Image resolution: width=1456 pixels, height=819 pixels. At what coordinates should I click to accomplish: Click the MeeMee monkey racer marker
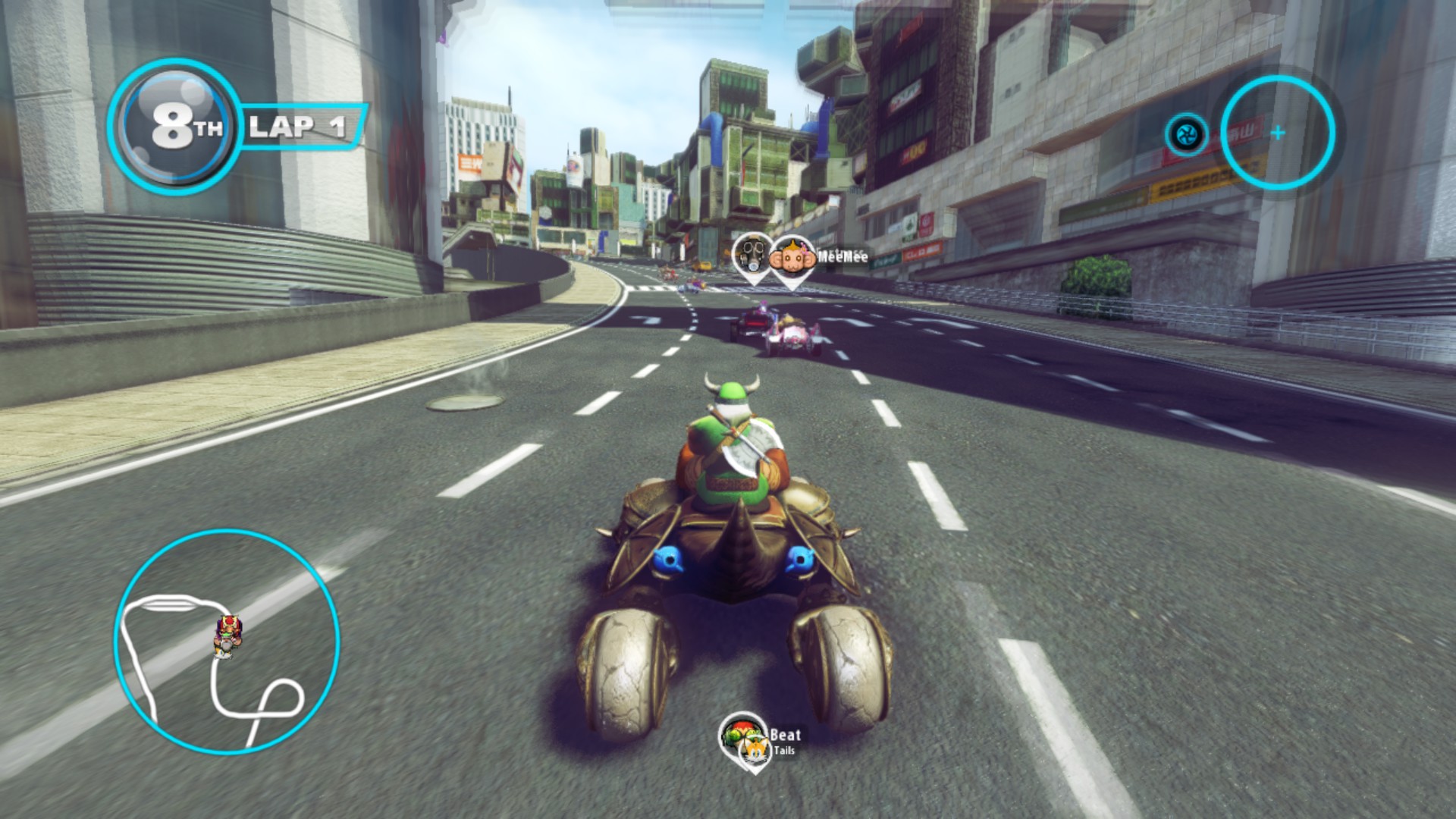point(792,260)
